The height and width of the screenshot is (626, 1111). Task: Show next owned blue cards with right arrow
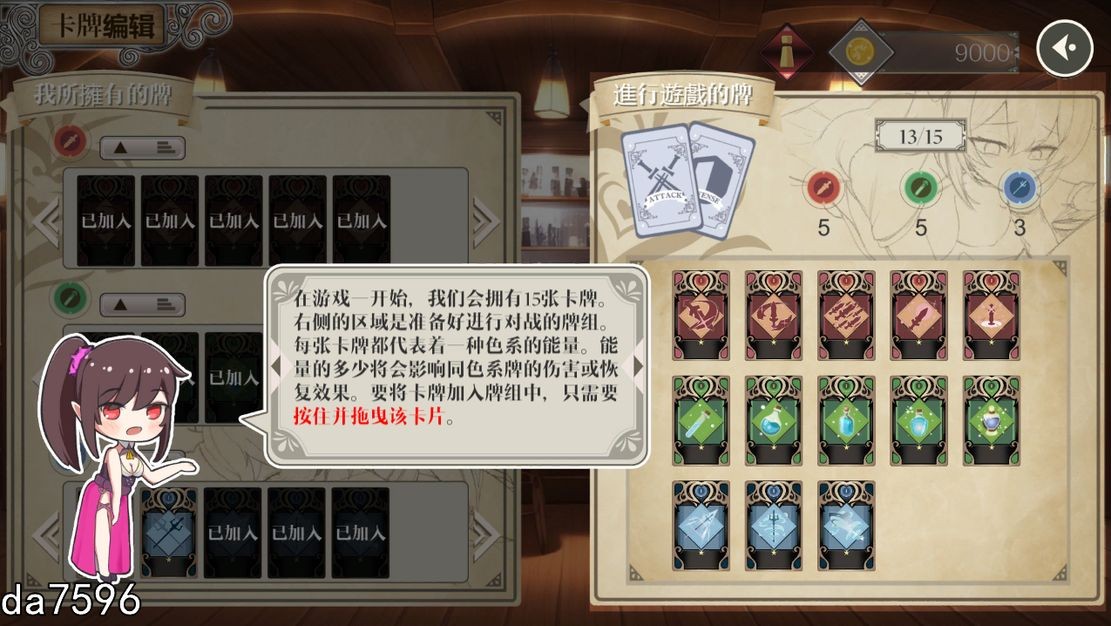pyautogui.click(x=484, y=532)
